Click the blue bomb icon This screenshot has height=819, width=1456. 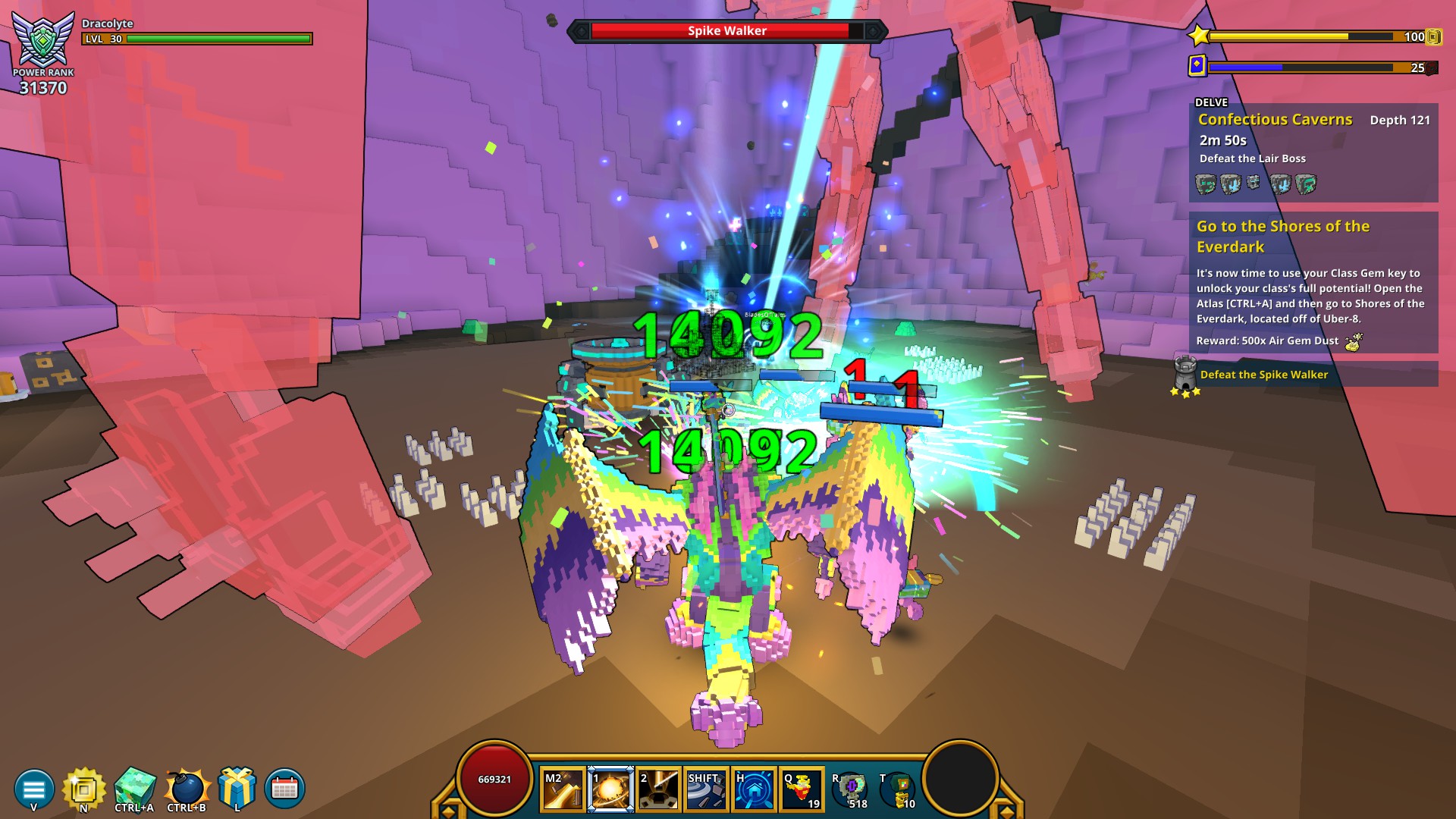click(187, 787)
